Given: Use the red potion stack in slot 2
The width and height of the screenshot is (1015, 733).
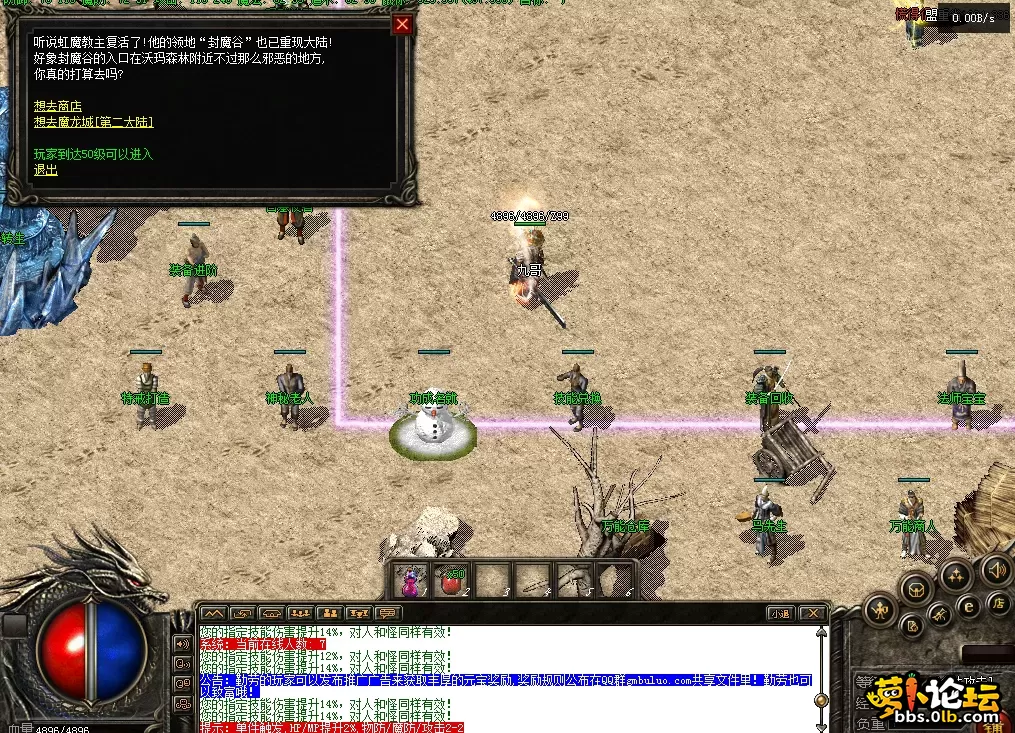Looking at the screenshot, I should [x=451, y=580].
